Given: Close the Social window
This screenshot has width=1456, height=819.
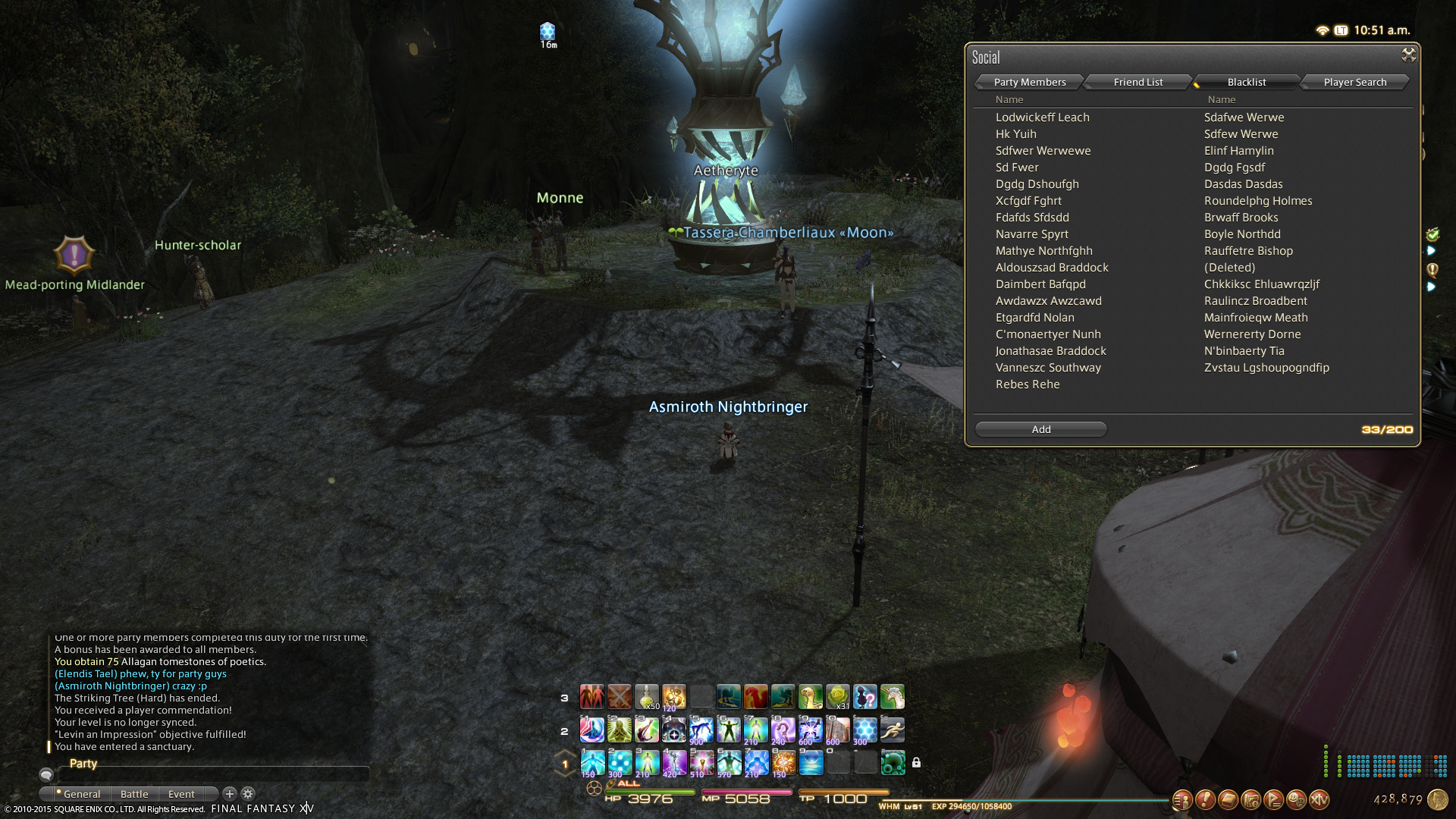Looking at the screenshot, I should [x=1408, y=55].
